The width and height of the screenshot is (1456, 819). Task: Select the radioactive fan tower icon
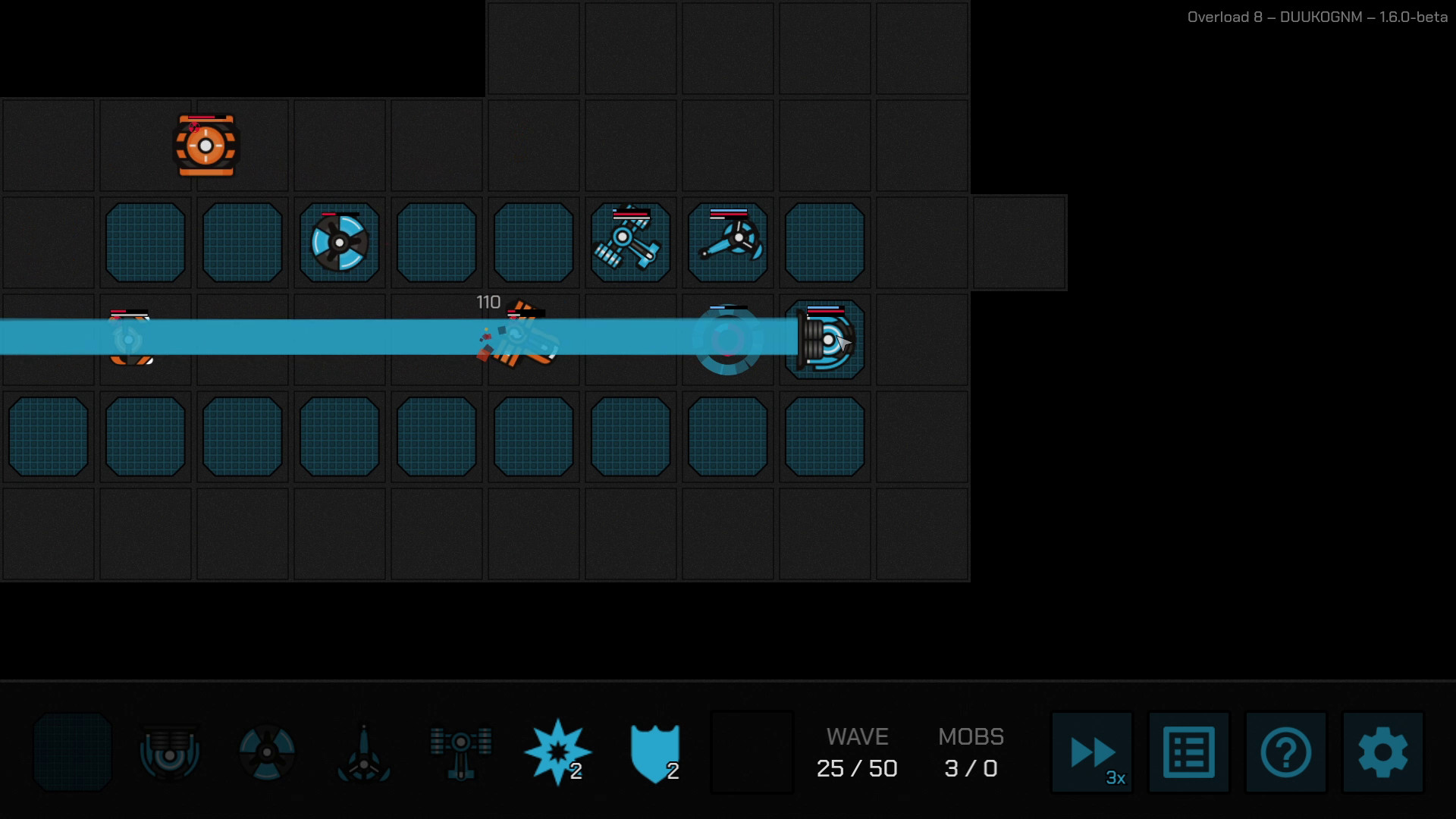(x=267, y=752)
